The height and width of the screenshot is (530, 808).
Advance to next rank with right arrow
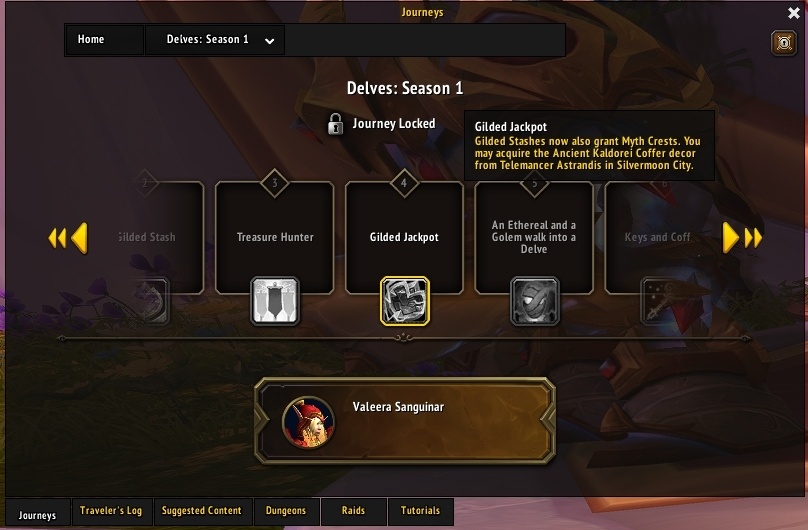point(732,237)
